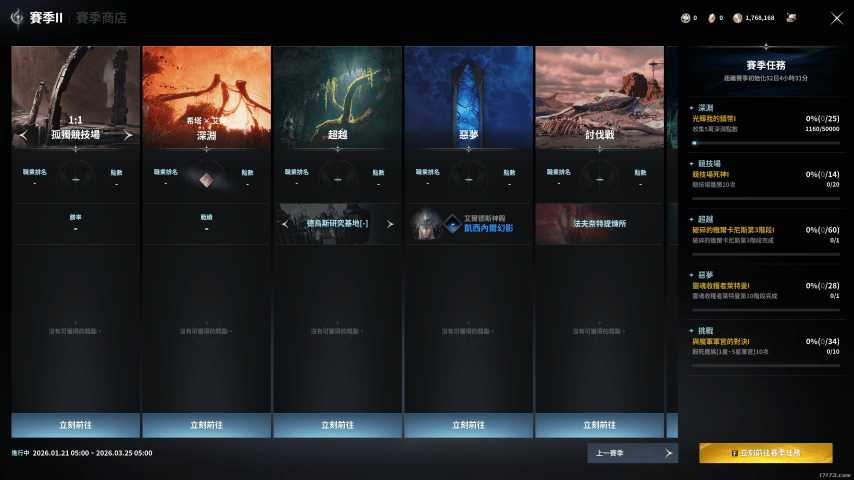The height and width of the screenshot is (480, 854).
Task: Open the previous season with 上一賽季
Action: (632, 453)
